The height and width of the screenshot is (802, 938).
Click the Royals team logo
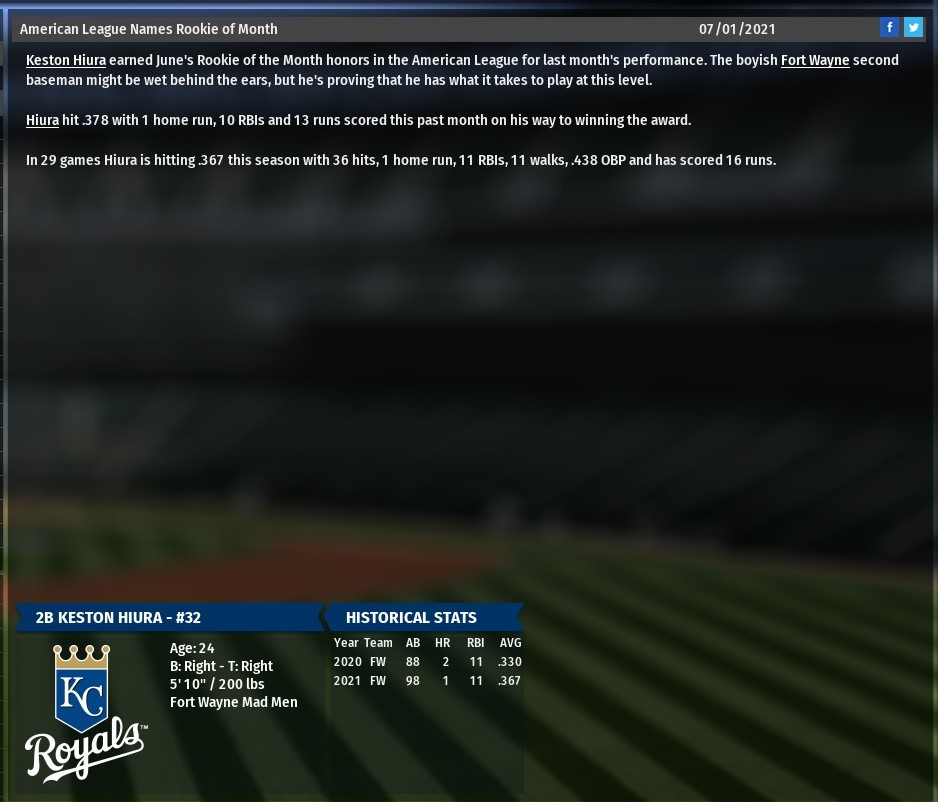click(85, 712)
